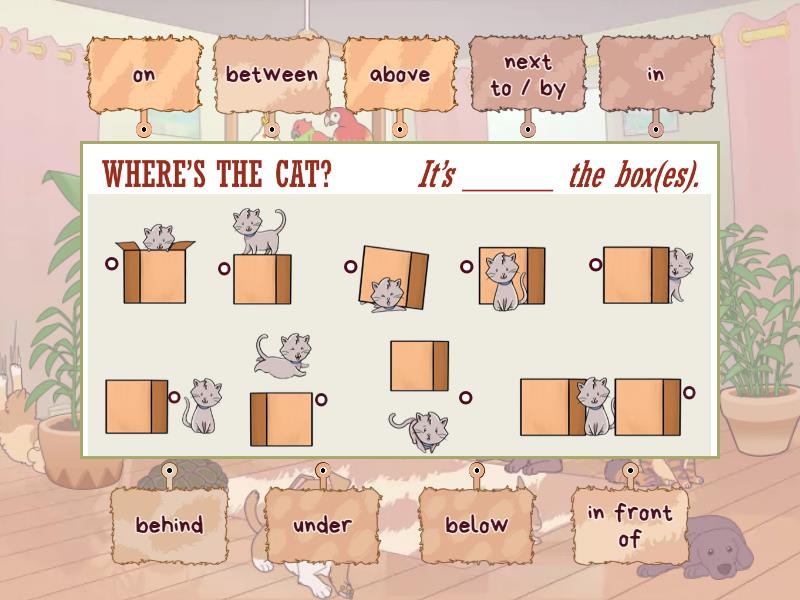Choose the pin by the cat sitting in front of the box
800x600 pixels.
(466, 267)
